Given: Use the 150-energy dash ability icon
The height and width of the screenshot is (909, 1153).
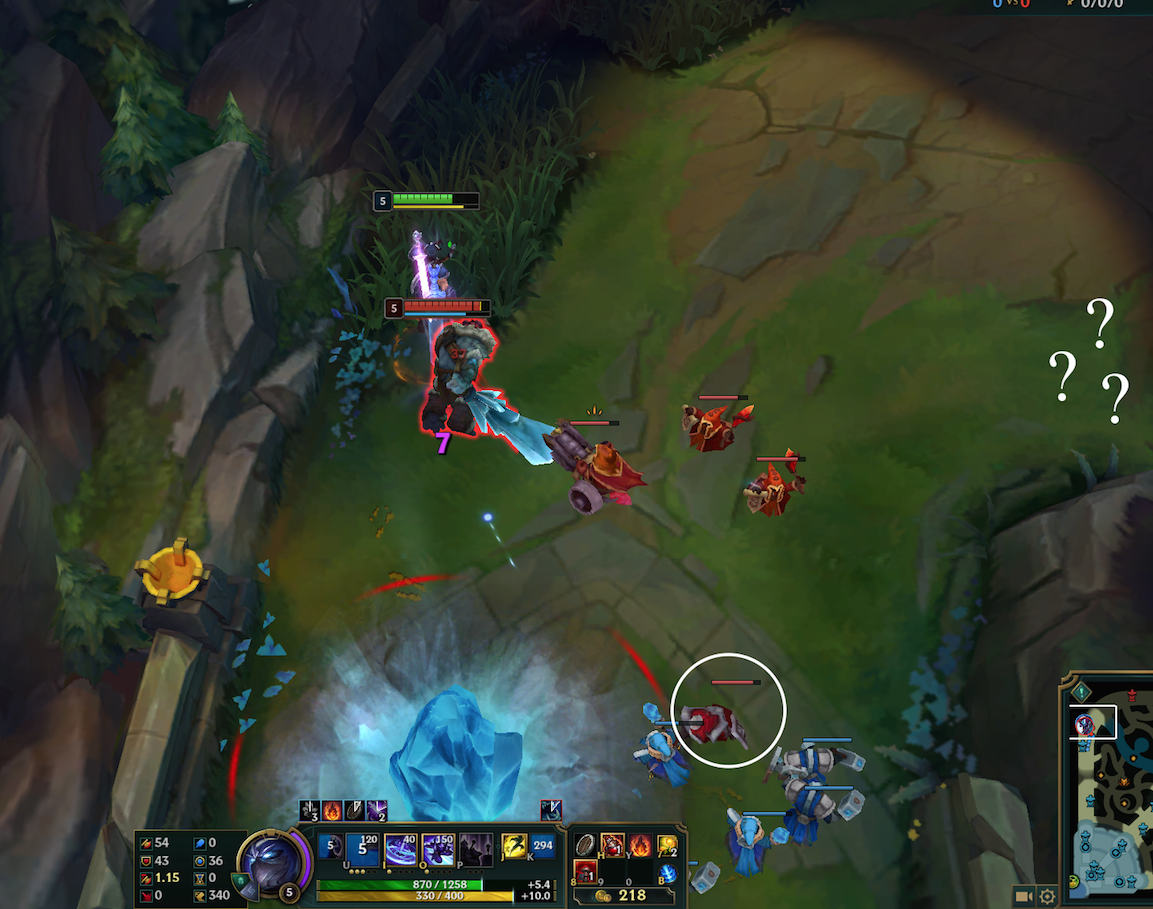Looking at the screenshot, I should 438,849.
